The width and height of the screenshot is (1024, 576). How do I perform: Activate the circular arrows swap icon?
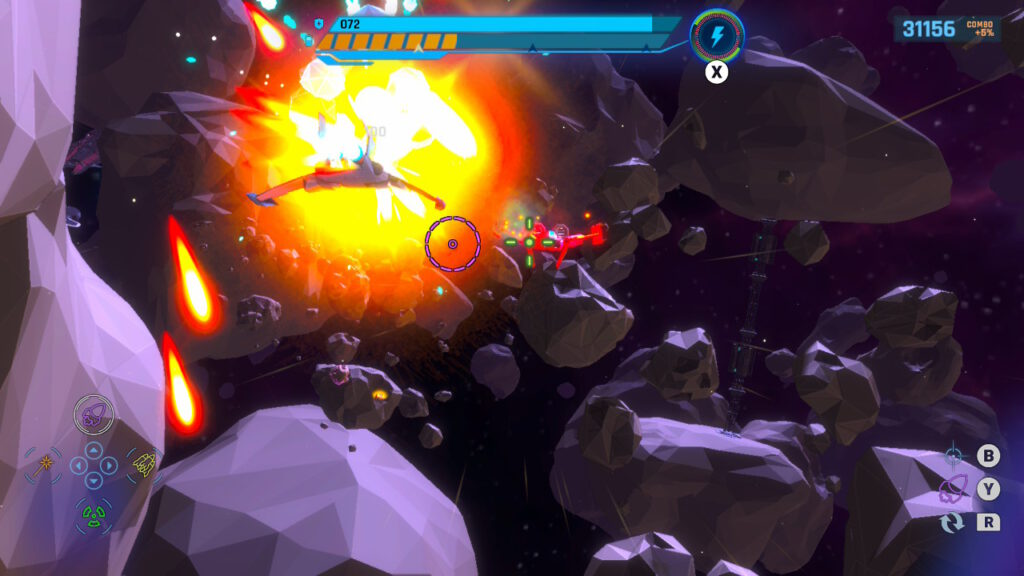click(954, 522)
